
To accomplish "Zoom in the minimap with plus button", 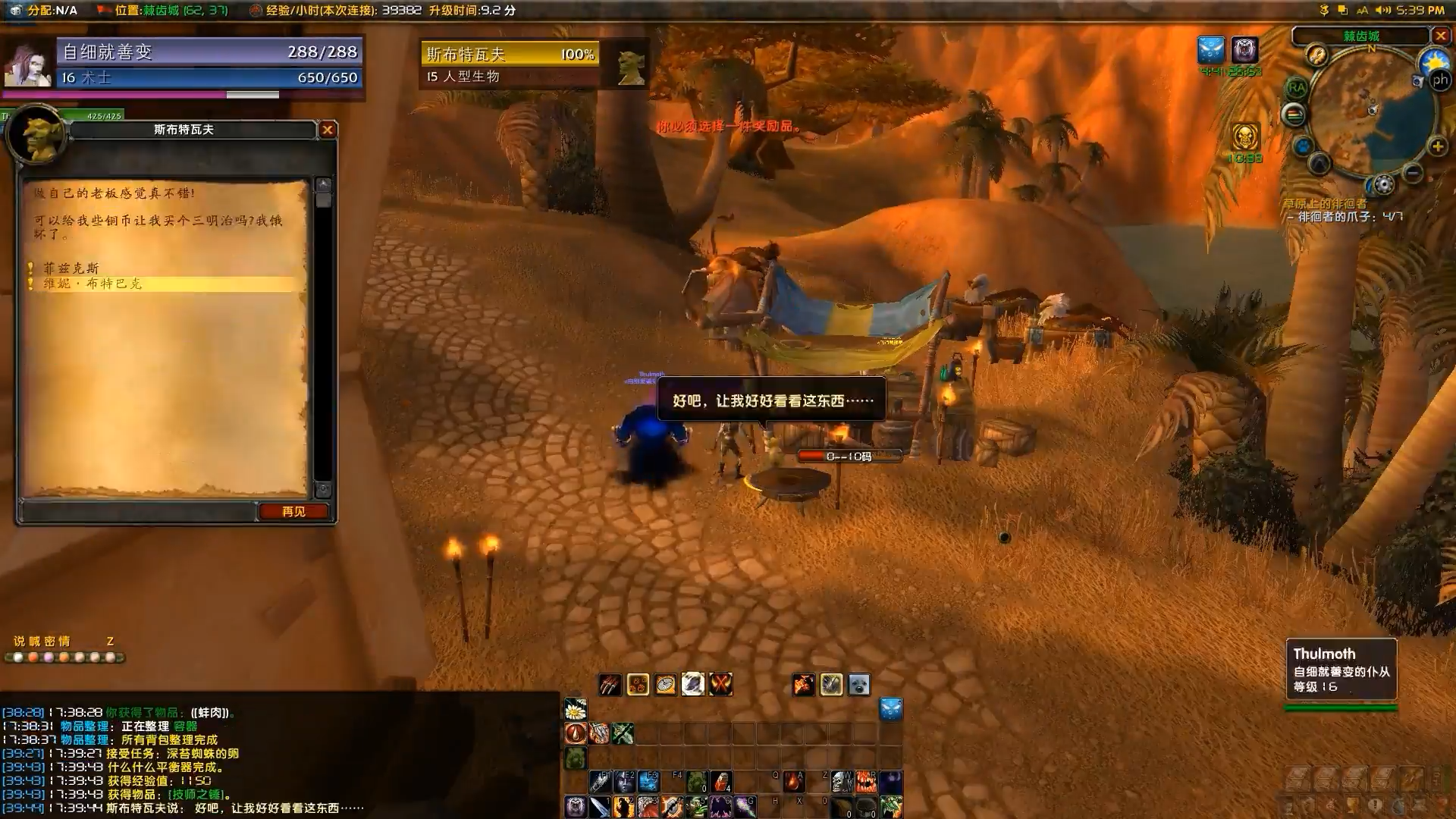I will [x=1437, y=146].
